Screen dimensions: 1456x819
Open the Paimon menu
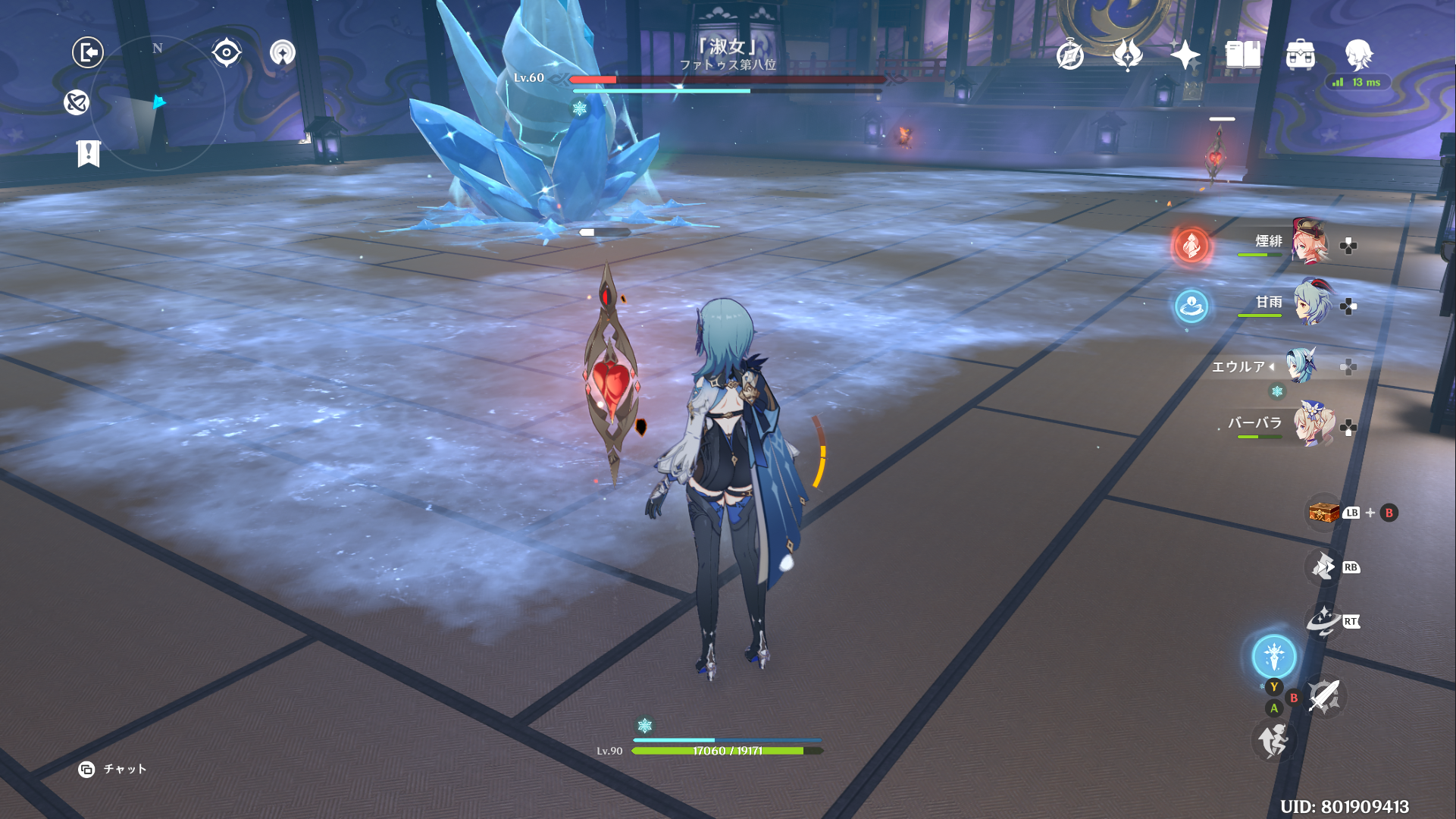pyautogui.click(x=1358, y=55)
